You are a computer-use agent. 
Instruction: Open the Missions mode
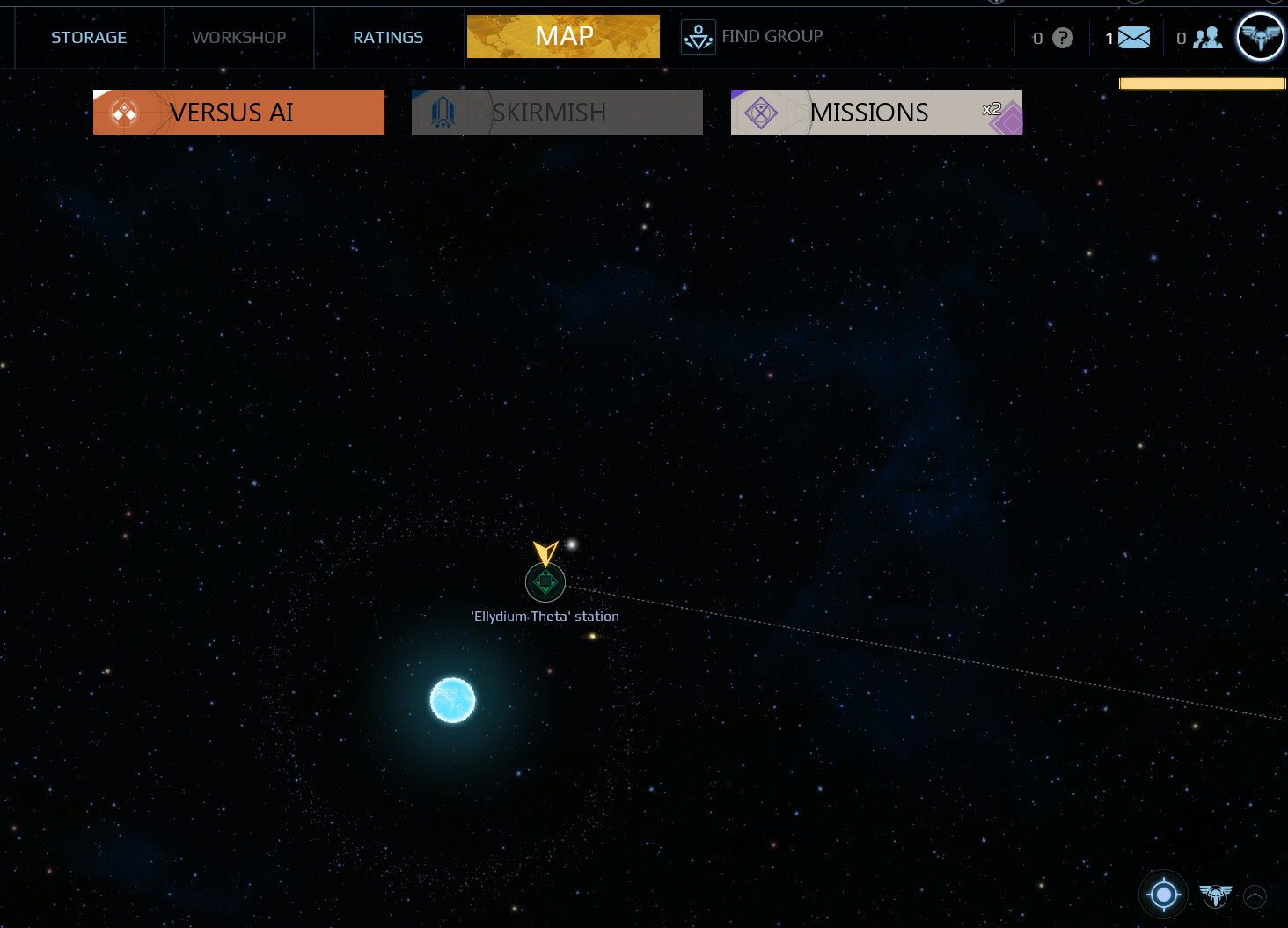click(x=876, y=113)
